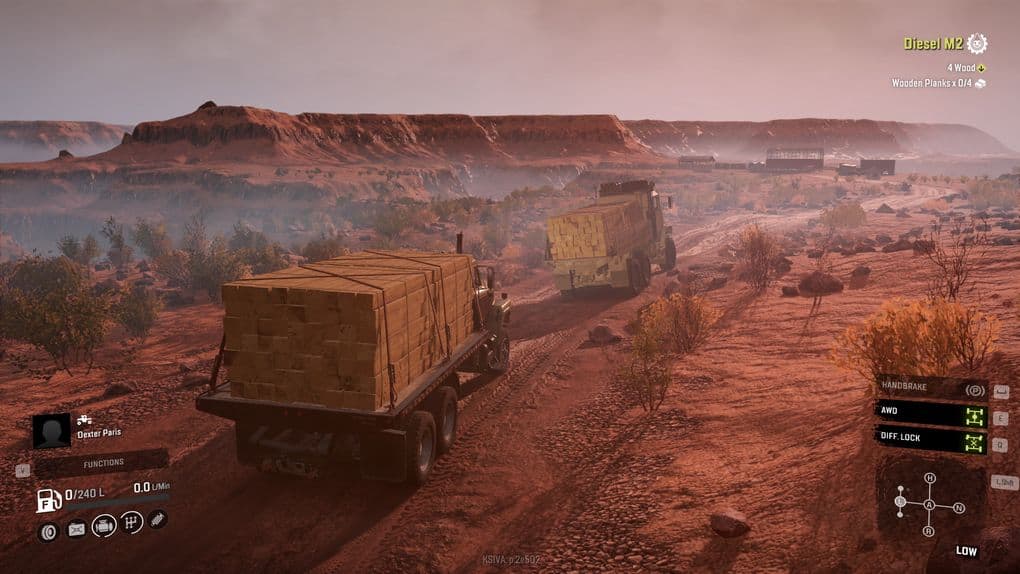
Task: Click the gearbox damage status icon
Action: coord(131,523)
